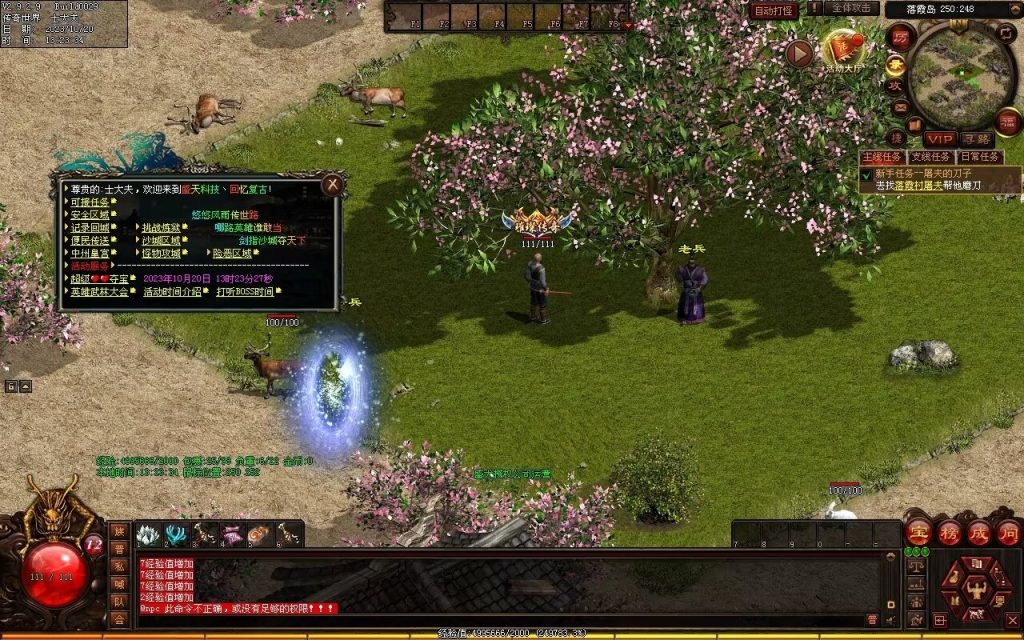Select 记录回城 in the dialog
This screenshot has width=1024, height=640.
(x=89, y=228)
